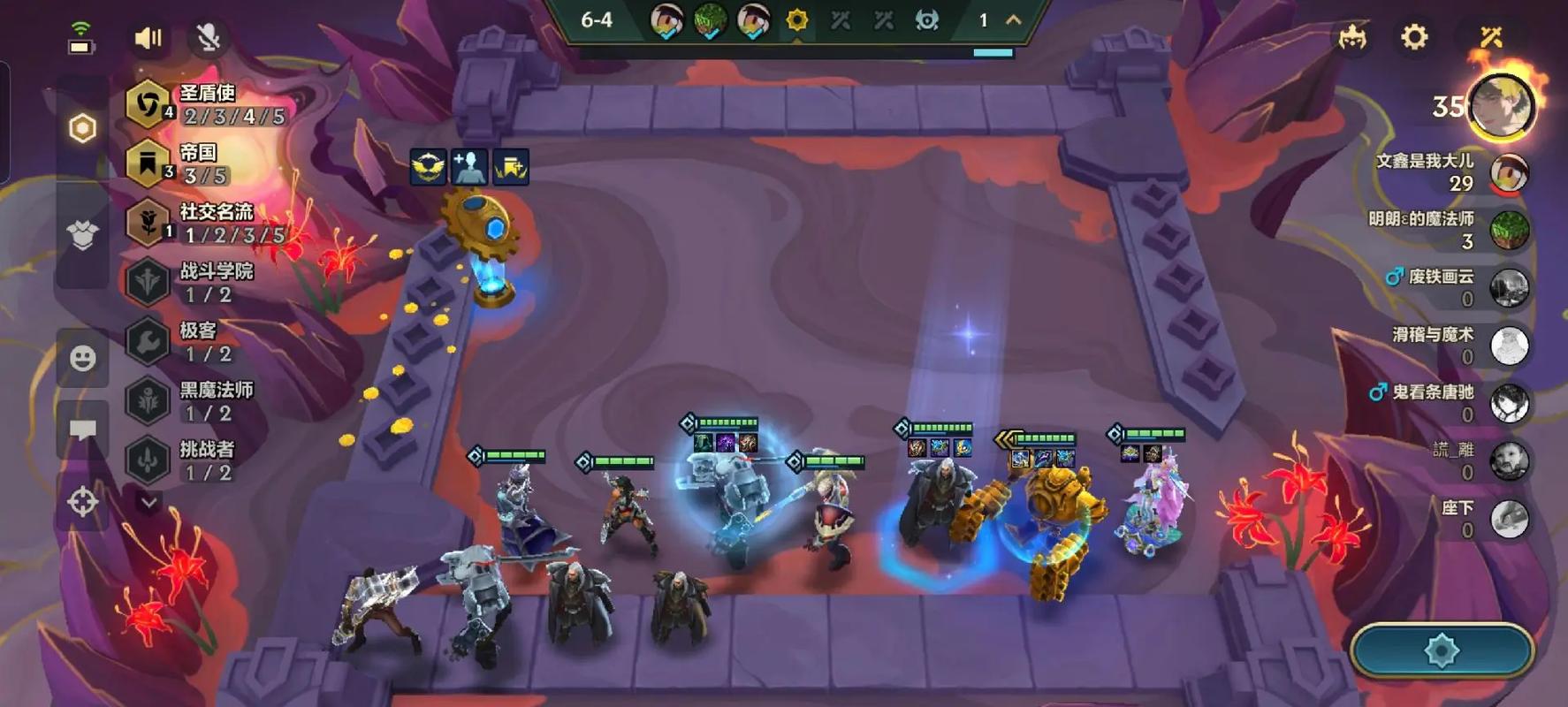Open the emoji emote panel
The image size is (1568, 707).
[x=83, y=358]
